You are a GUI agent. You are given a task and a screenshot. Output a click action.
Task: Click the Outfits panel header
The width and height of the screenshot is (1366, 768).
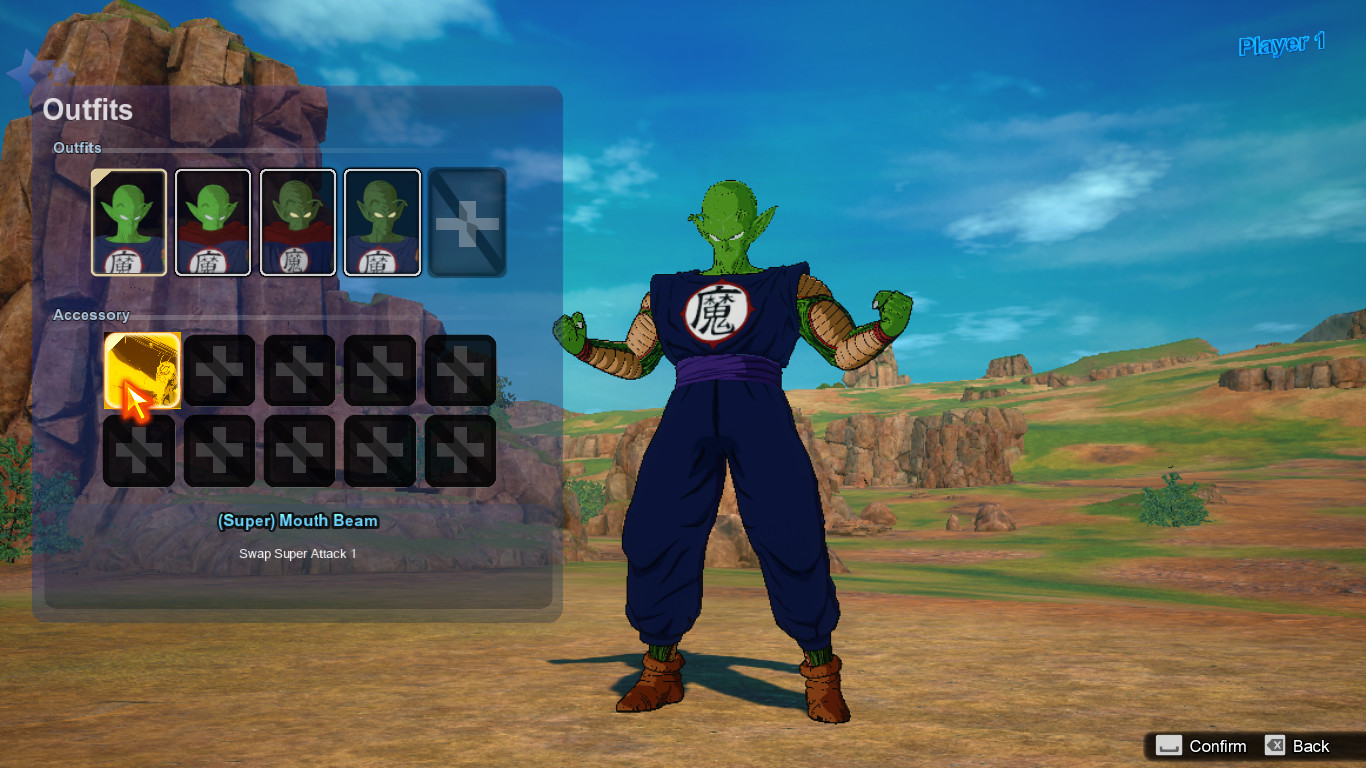[x=88, y=111]
